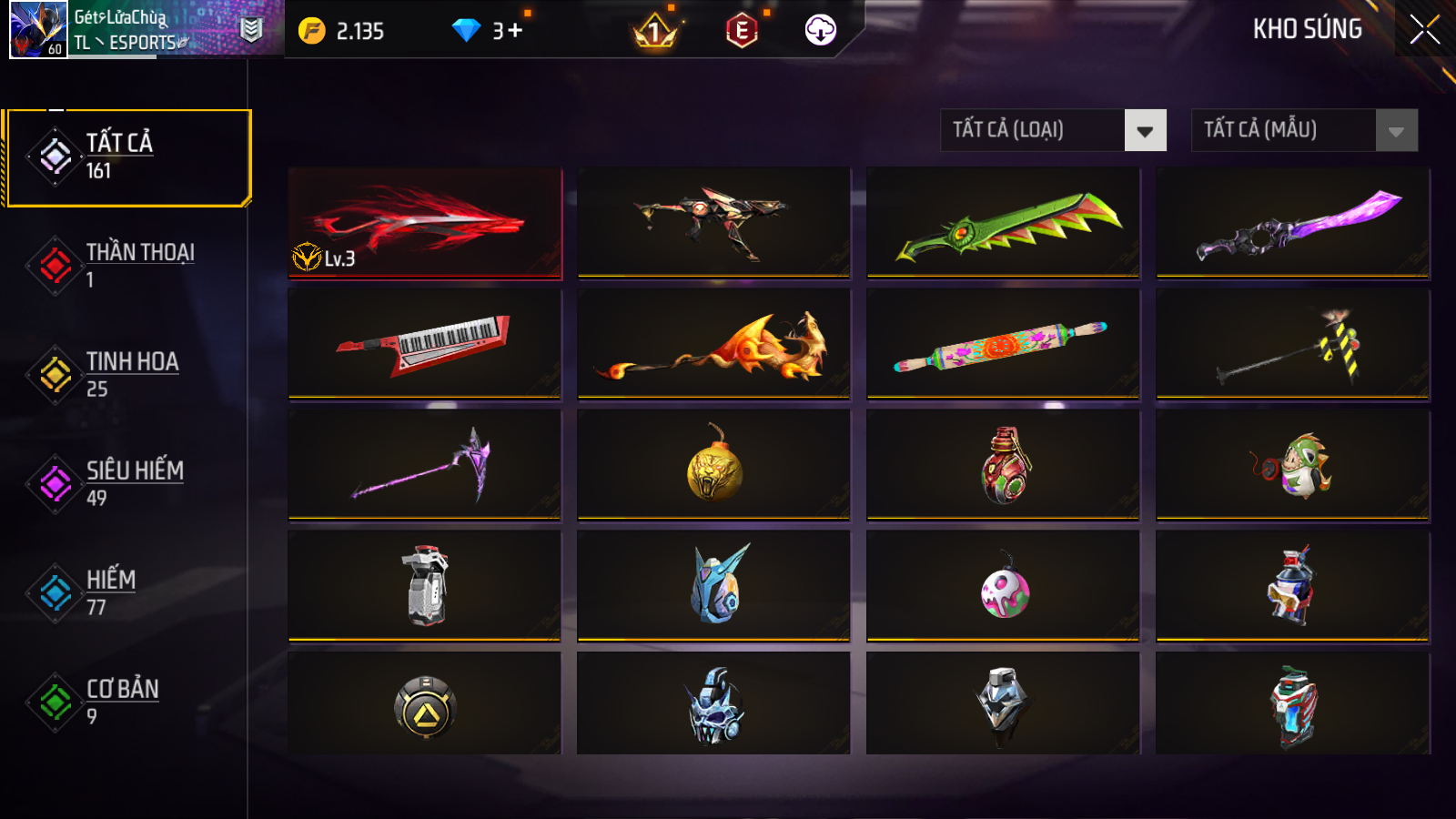Pick the pink skull grenade skin
Screen dimensions: 1456x819
pos(1003,587)
